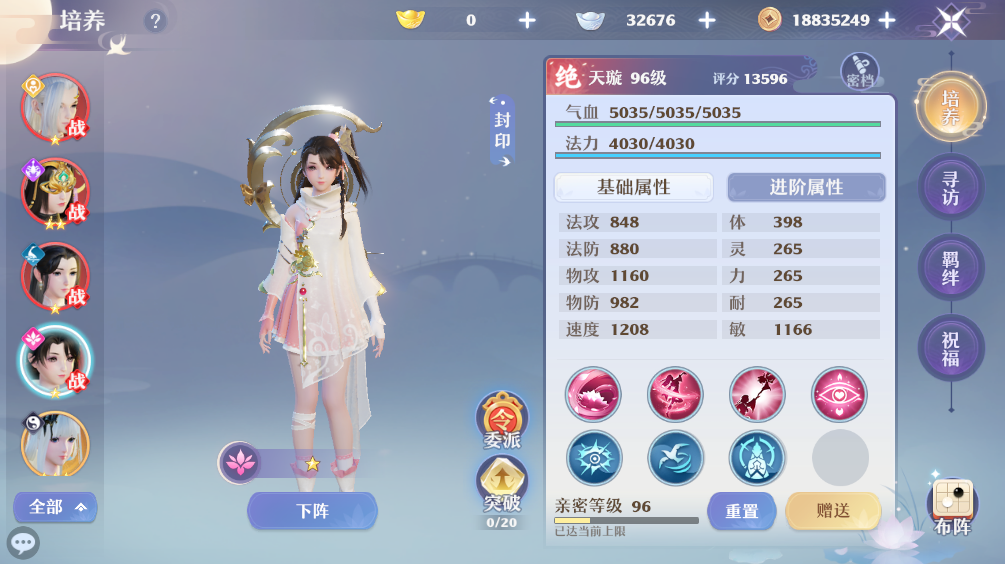Image resolution: width=1005 pixels, height=564 pixels.
Task: Select the white-haired companion portrait
Action: (x=55, y=107)
